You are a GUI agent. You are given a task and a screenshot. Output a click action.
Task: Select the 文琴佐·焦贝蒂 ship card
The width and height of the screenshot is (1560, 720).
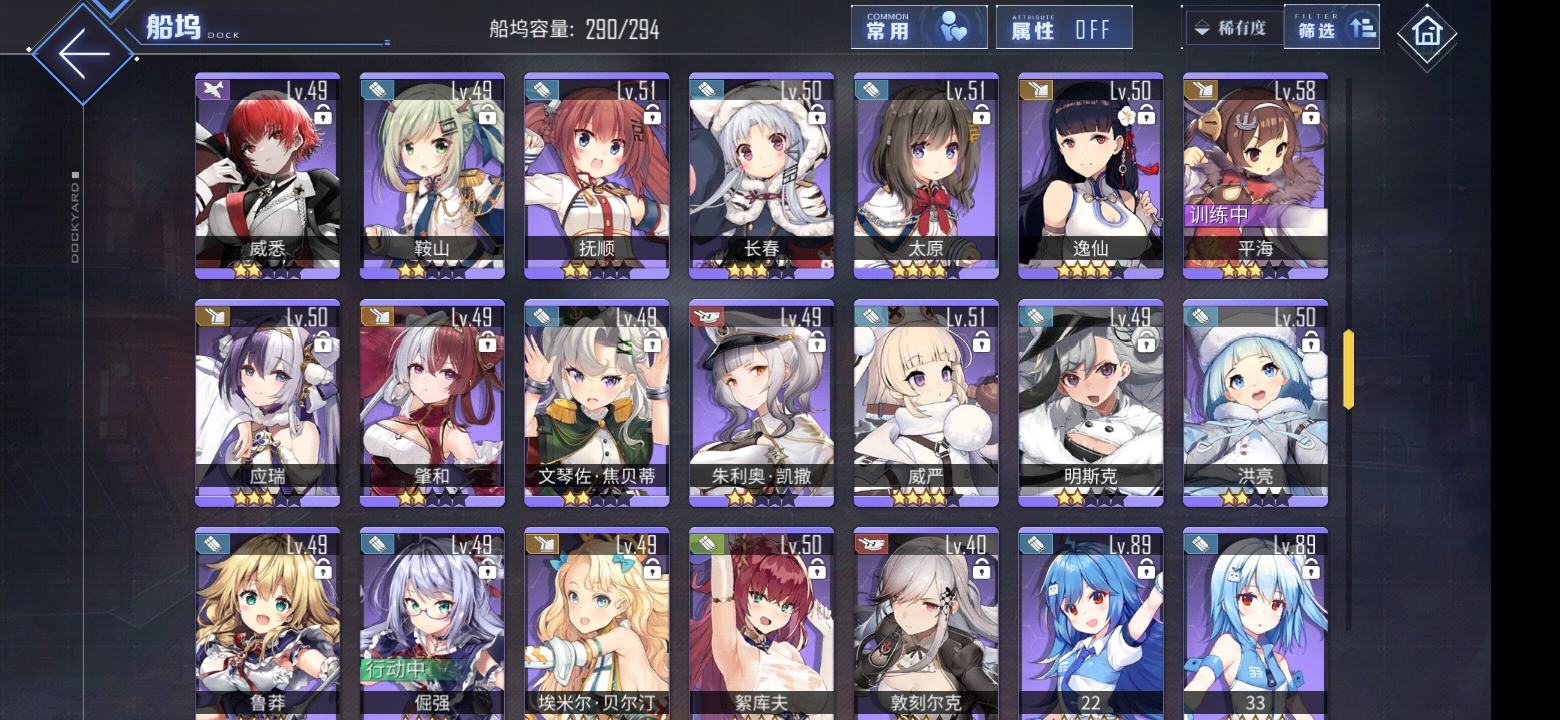596,402
